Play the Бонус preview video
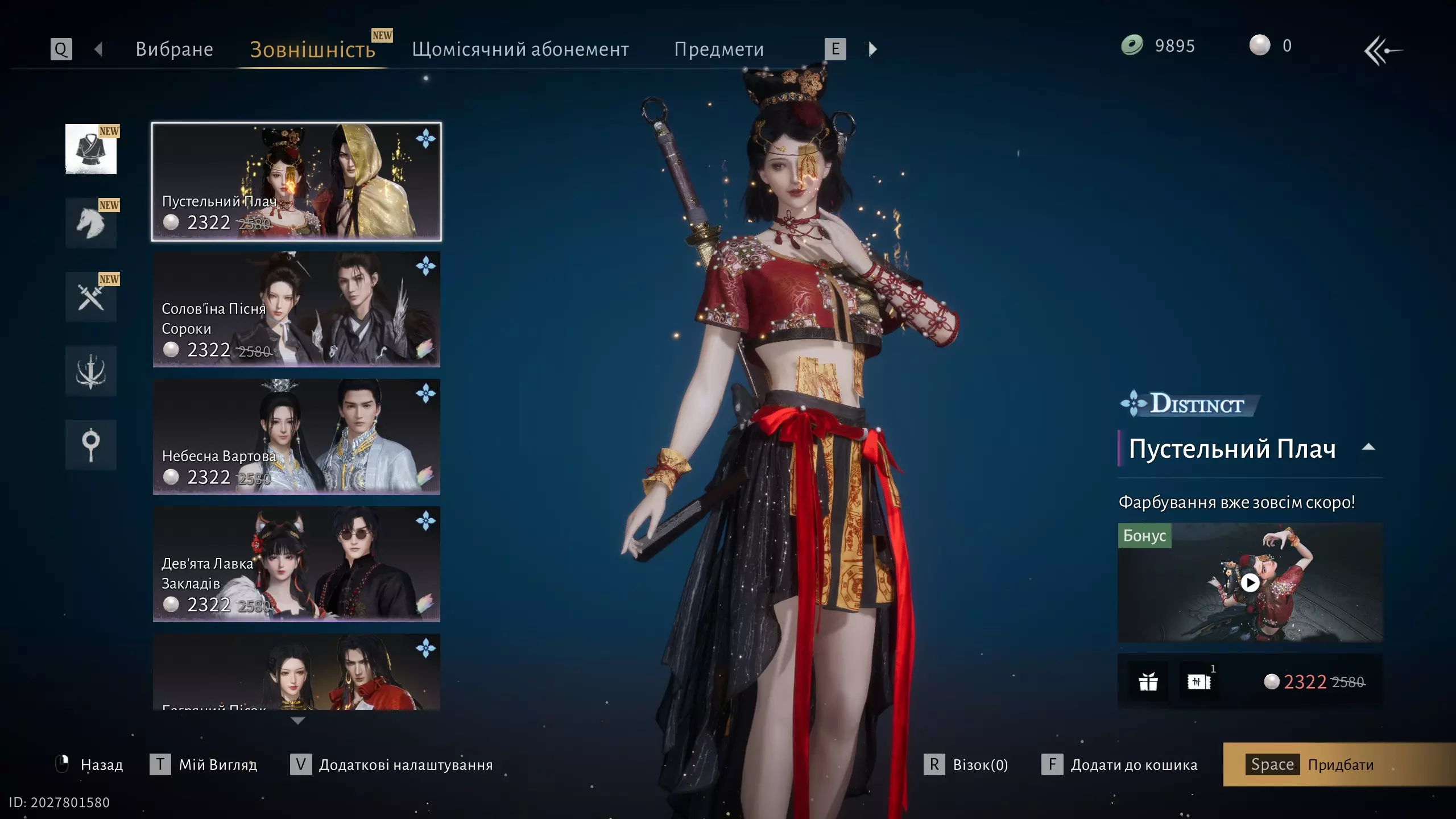 [1250, 582]
